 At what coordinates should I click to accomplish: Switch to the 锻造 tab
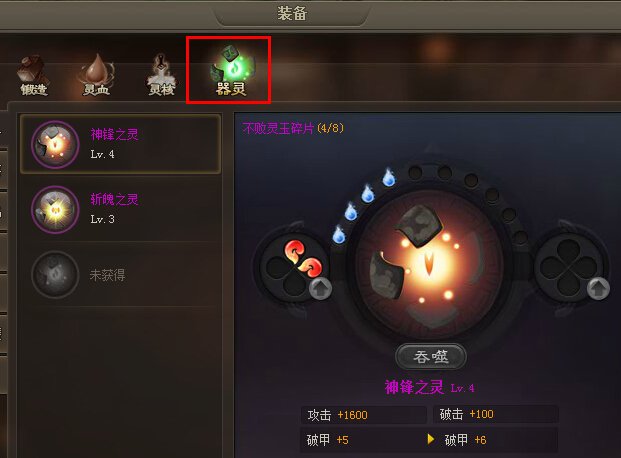[x=34, y=75]
